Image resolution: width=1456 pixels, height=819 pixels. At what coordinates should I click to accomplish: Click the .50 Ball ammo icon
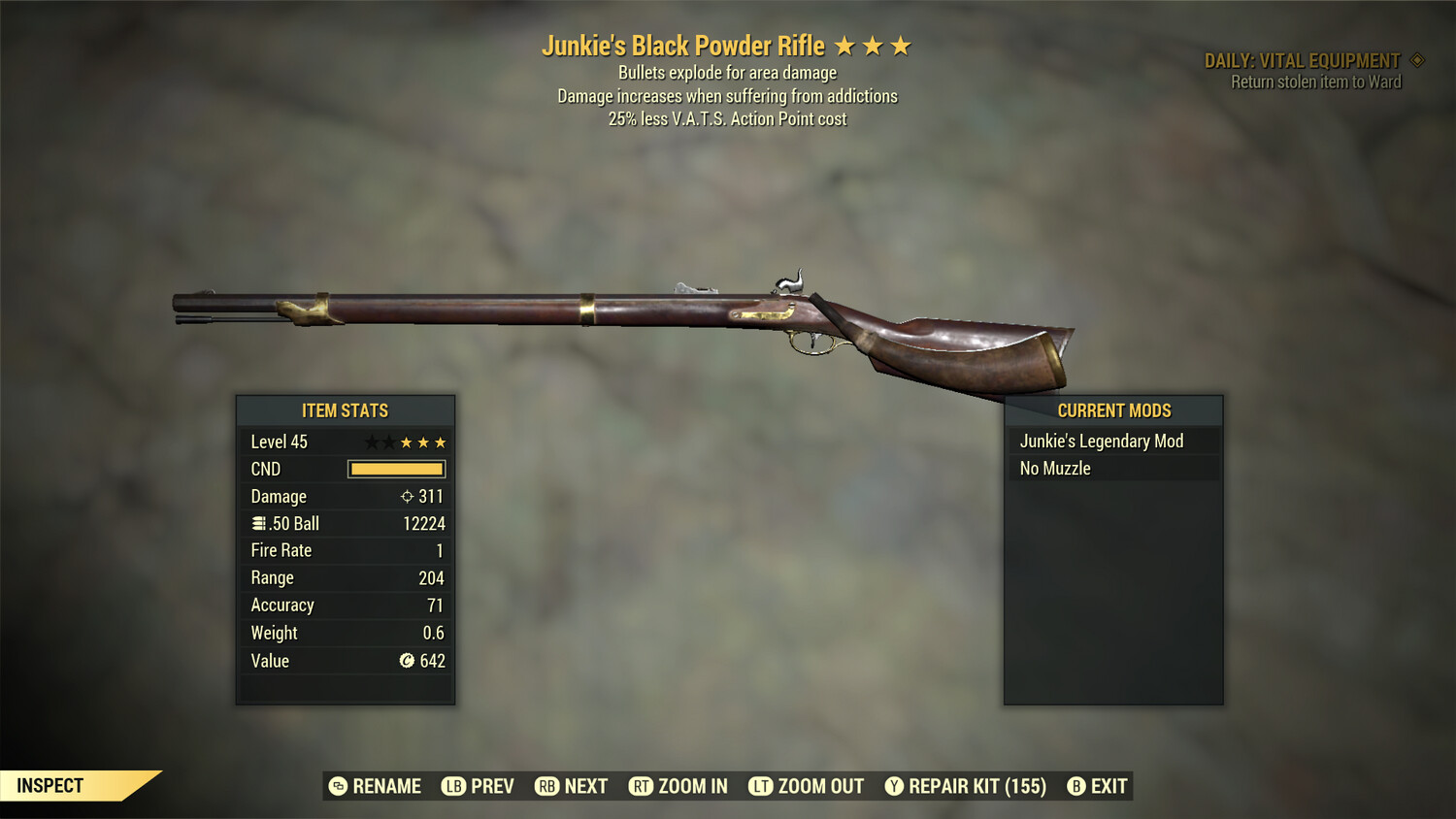258,523
